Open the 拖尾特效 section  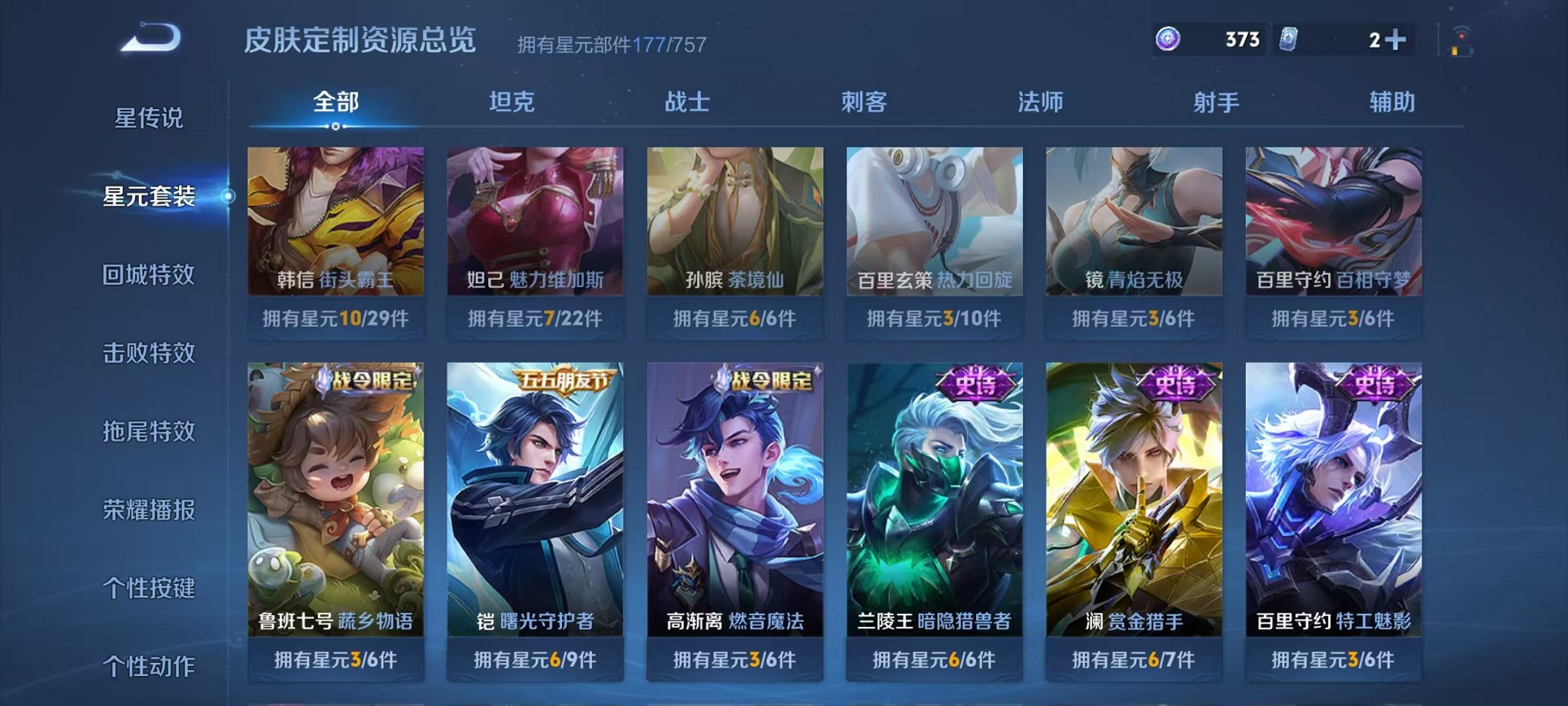[151, 431]
